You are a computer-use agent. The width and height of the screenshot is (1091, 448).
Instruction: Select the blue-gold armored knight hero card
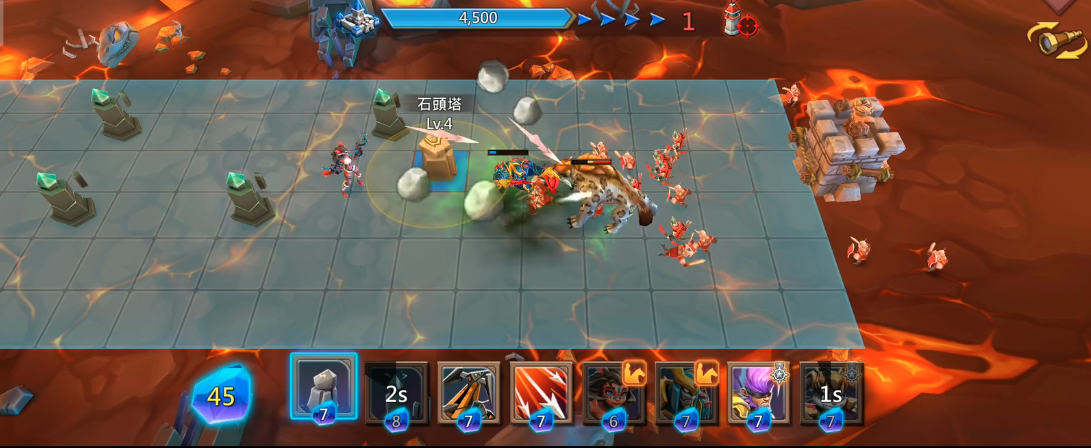point(686,393)
